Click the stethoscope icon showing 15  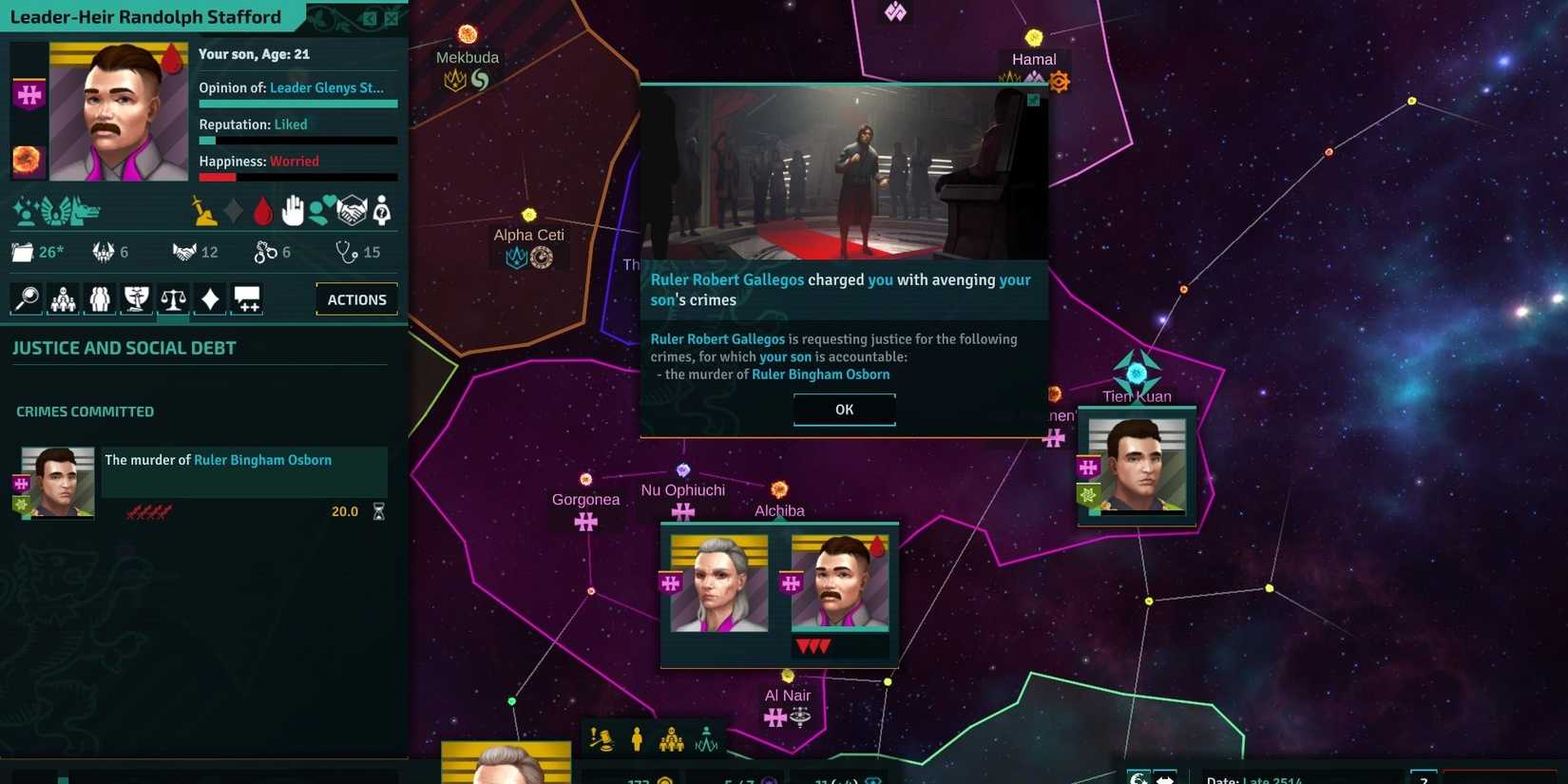pos(348,252)
